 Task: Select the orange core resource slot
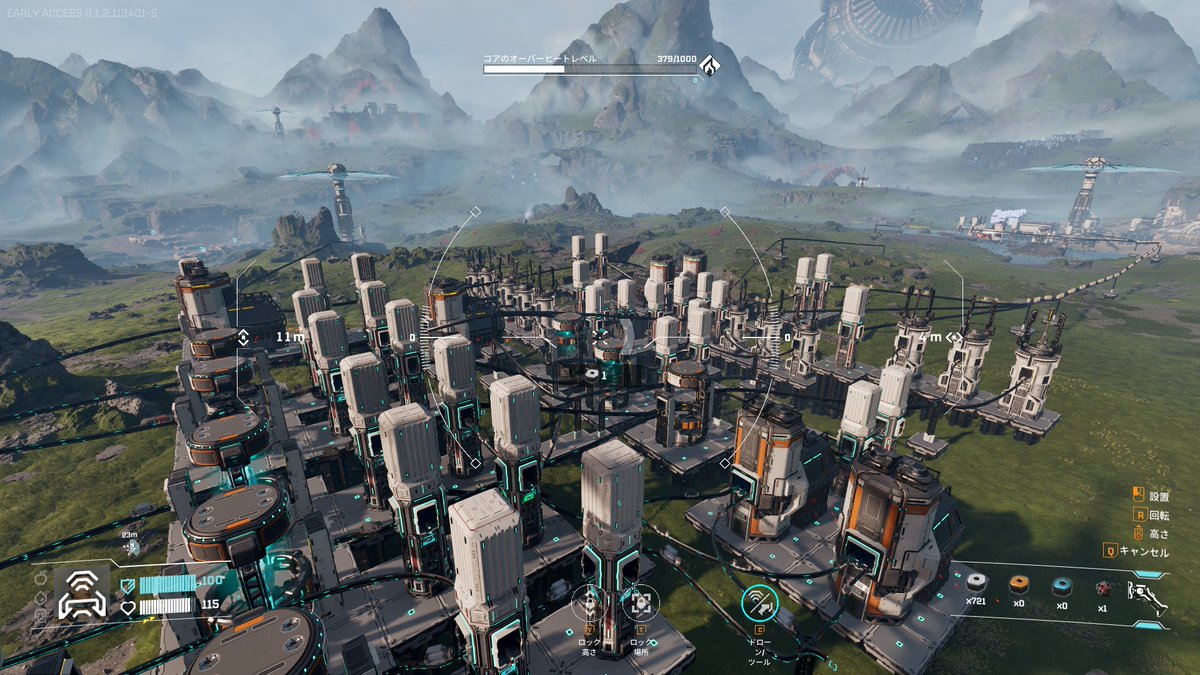point(1019,586)
